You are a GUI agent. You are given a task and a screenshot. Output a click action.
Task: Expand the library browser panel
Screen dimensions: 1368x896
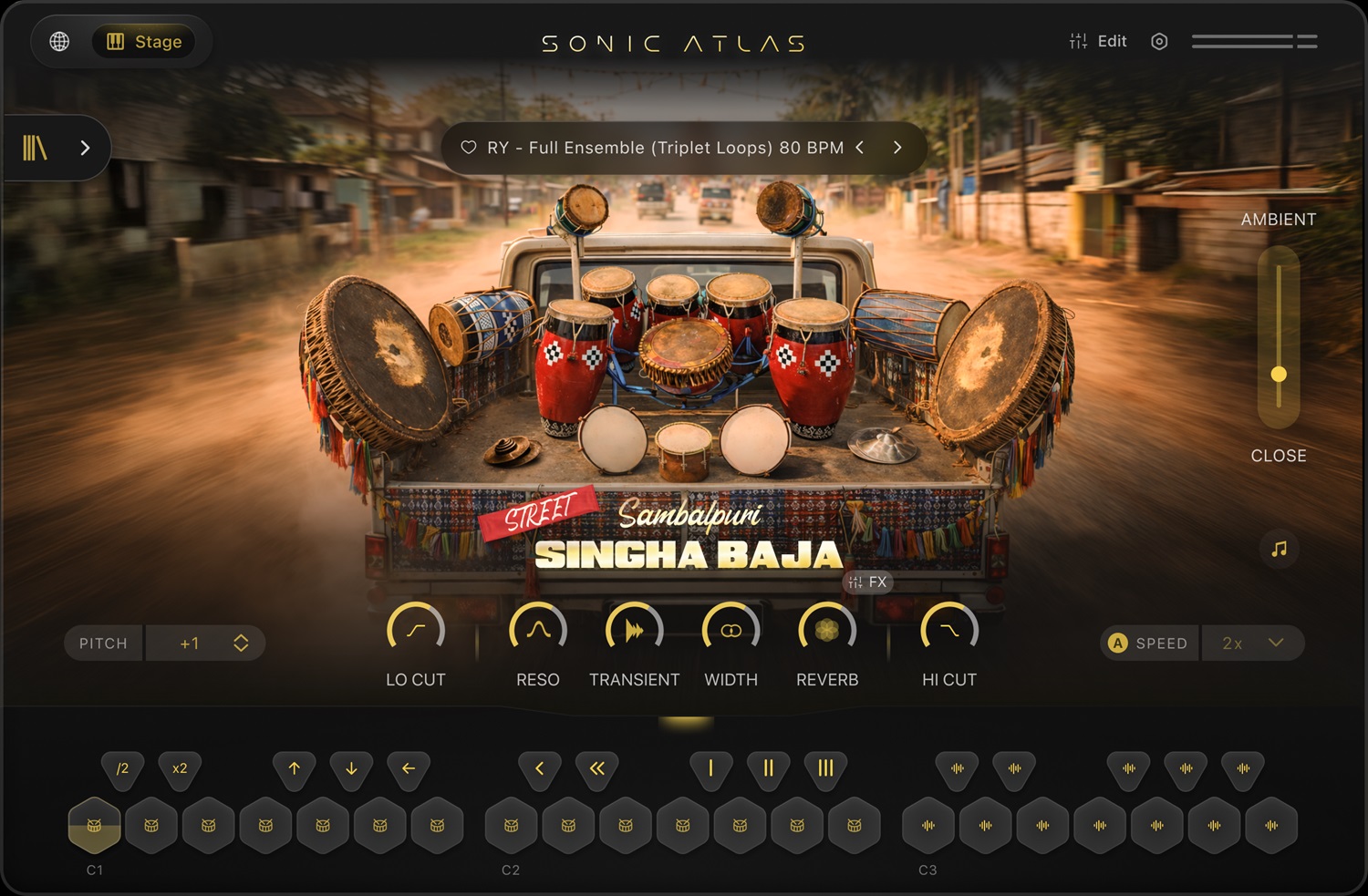click(x=85, y=147)
